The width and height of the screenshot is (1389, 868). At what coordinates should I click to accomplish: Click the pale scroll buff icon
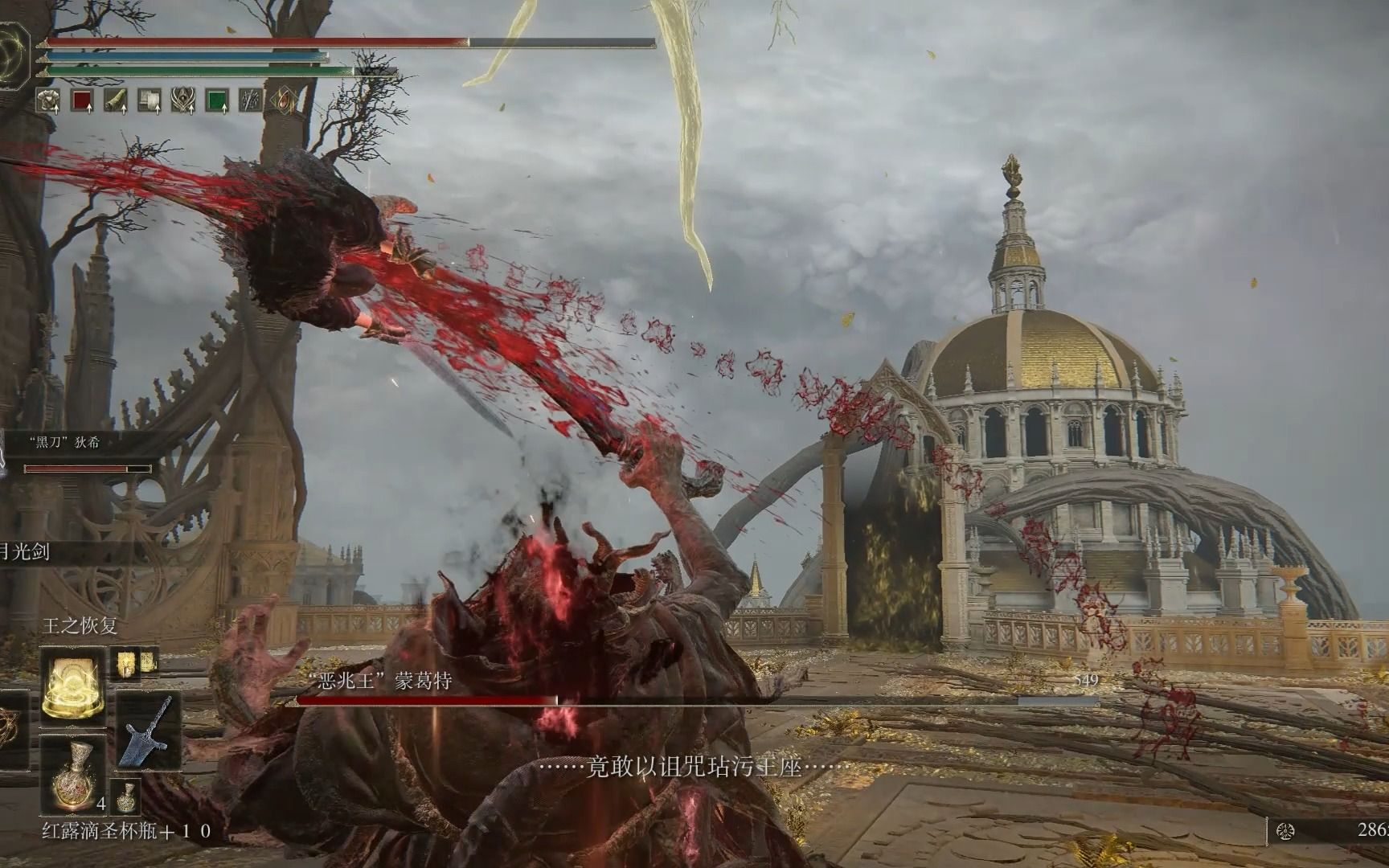pyautogui.click(x=150, y=100)
